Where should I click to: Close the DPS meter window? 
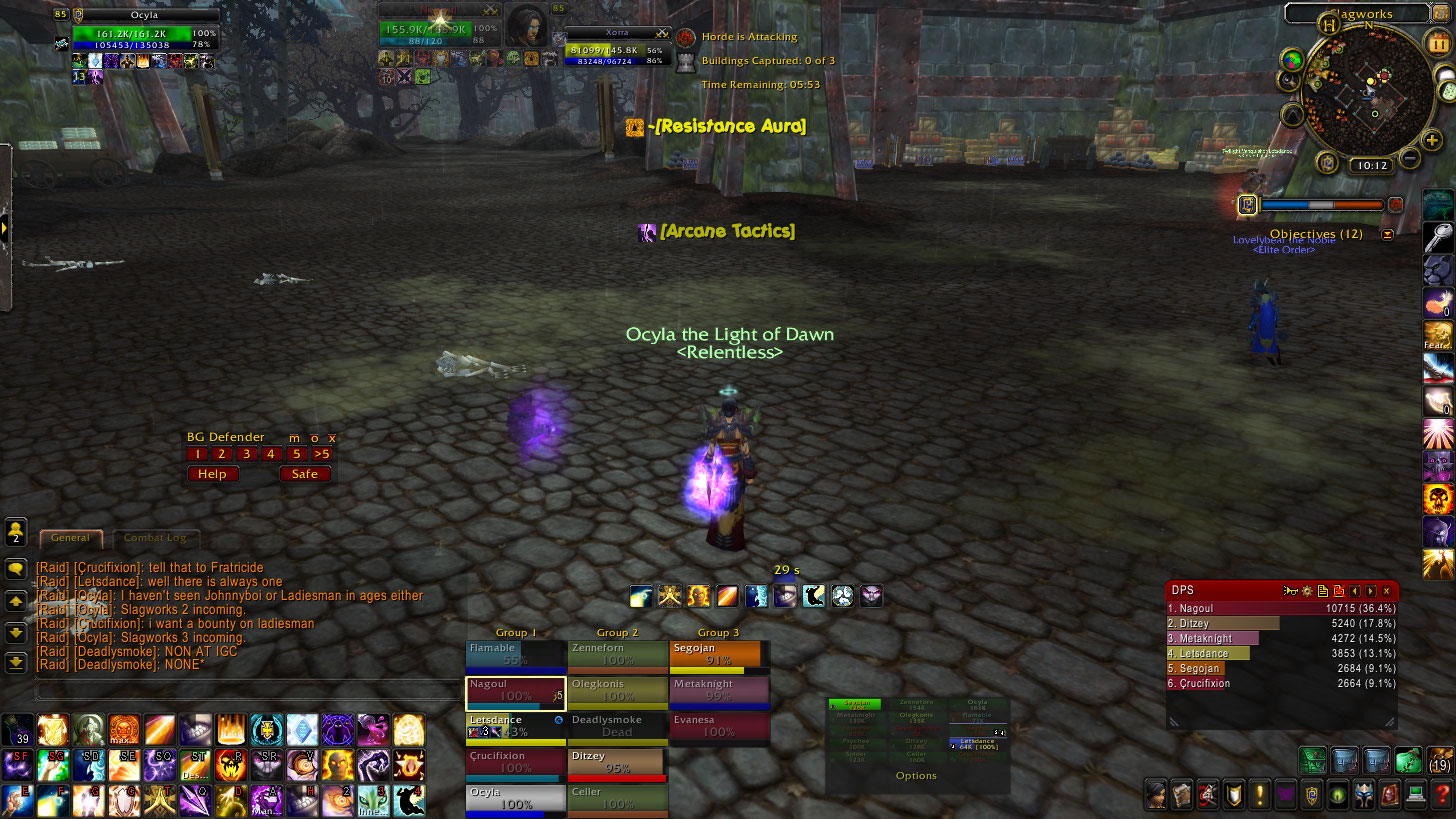click(1387, 591)
